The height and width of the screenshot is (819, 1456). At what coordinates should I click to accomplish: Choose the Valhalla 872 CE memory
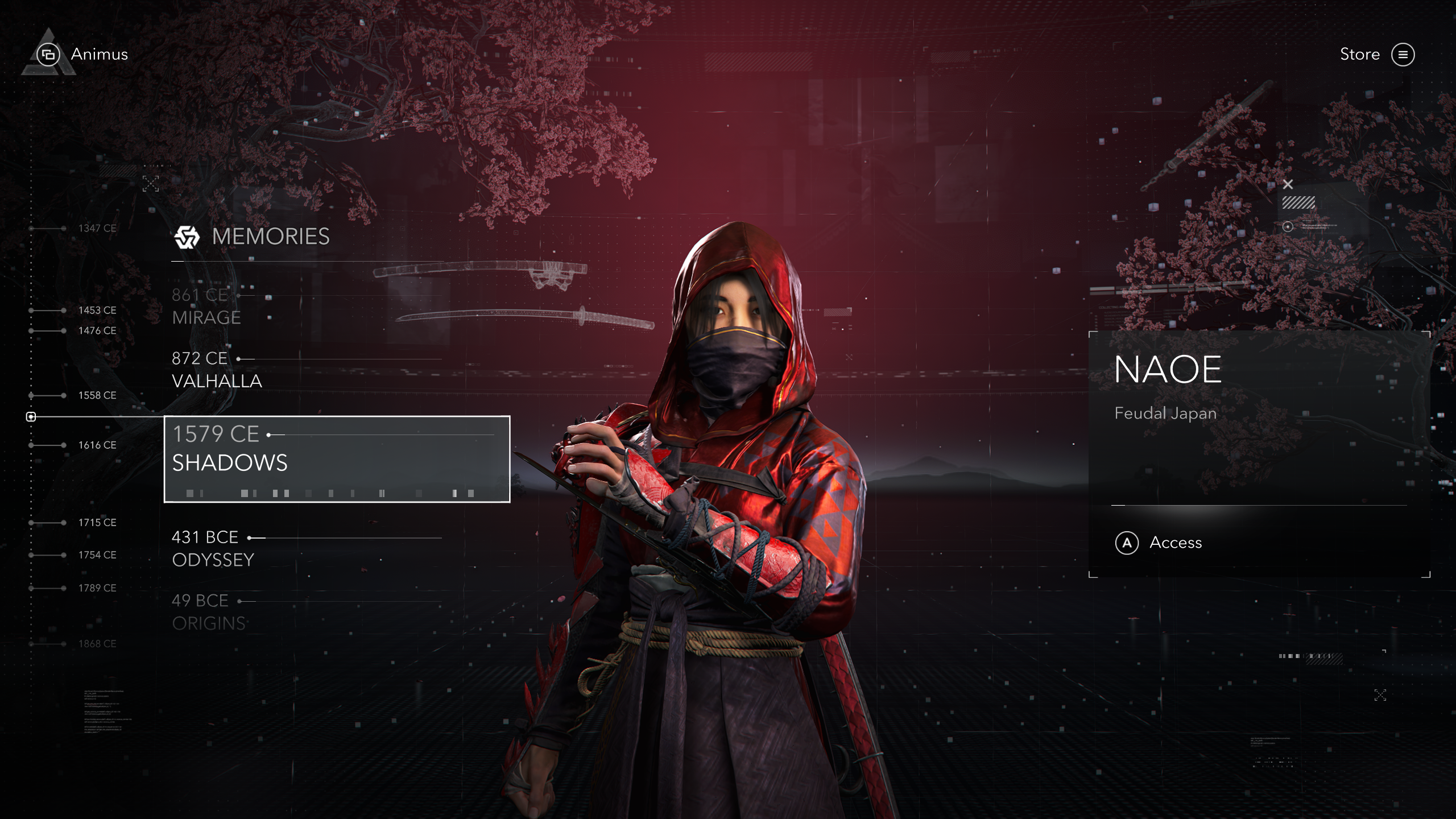click(217, 370)
